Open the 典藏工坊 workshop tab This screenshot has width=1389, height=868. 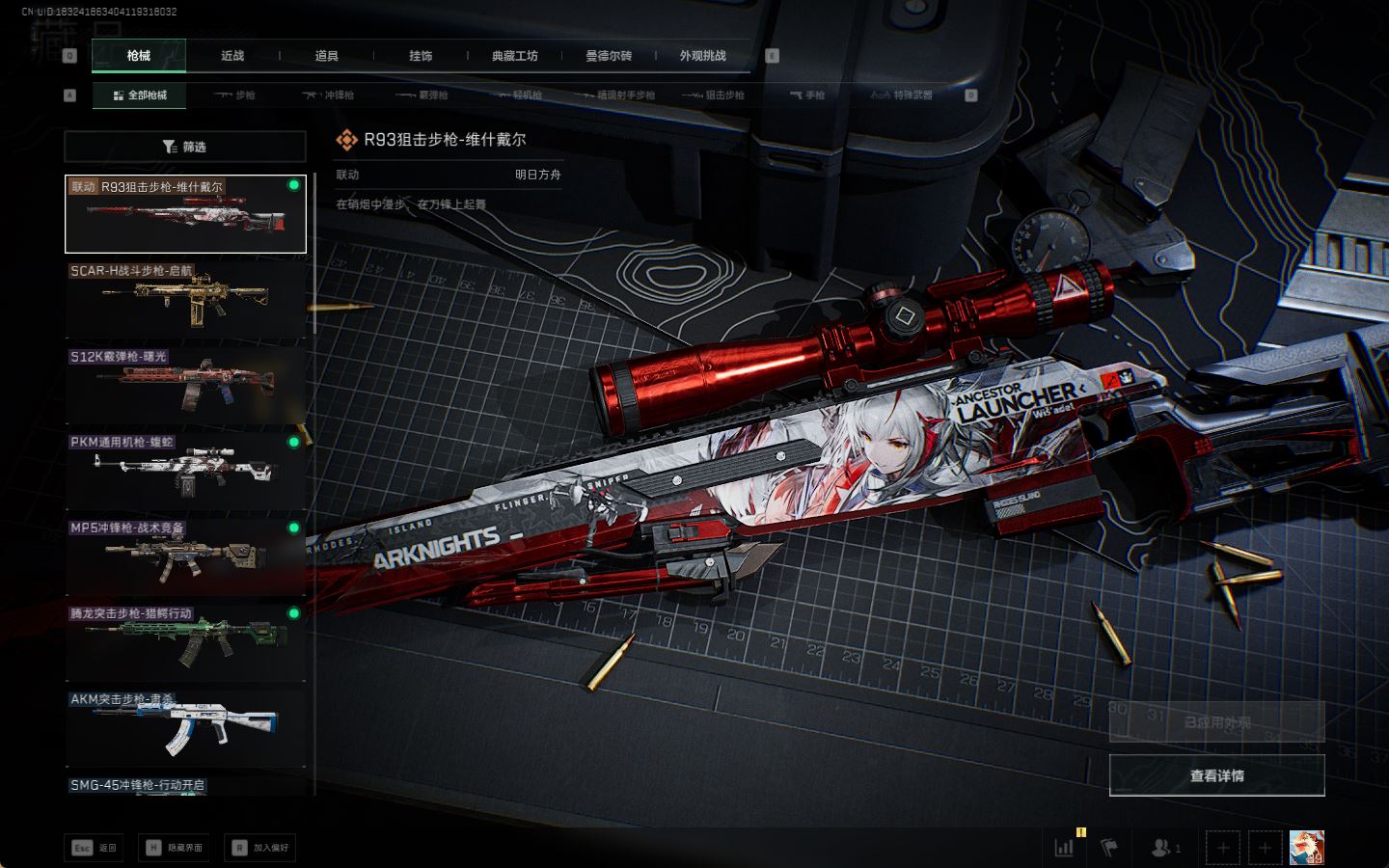coord(514,56)
